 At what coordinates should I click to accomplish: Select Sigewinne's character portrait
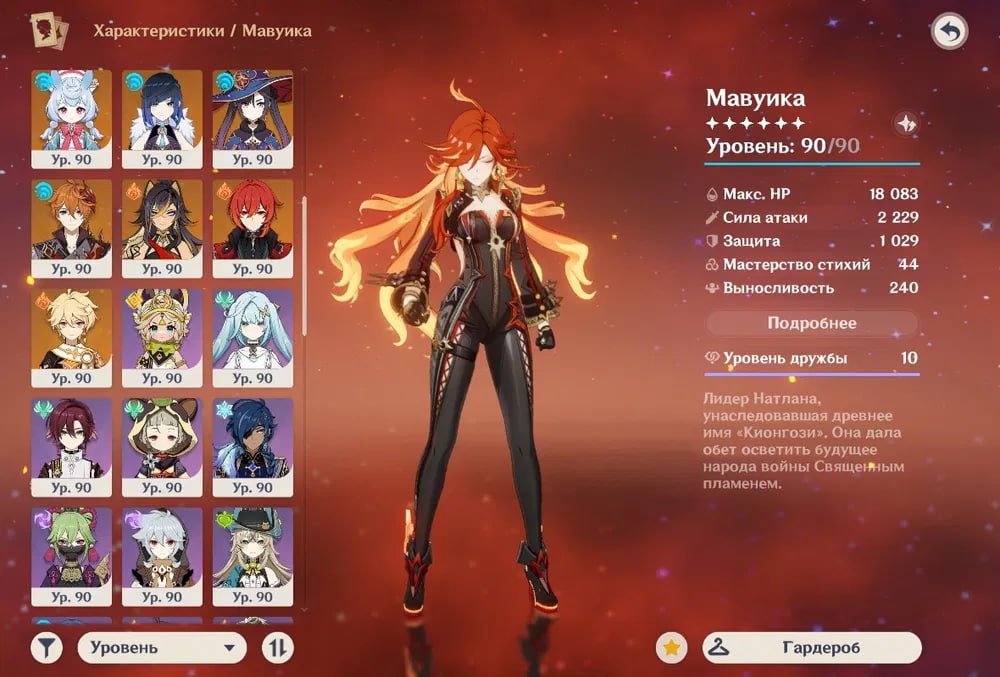[x=71, y=110]
